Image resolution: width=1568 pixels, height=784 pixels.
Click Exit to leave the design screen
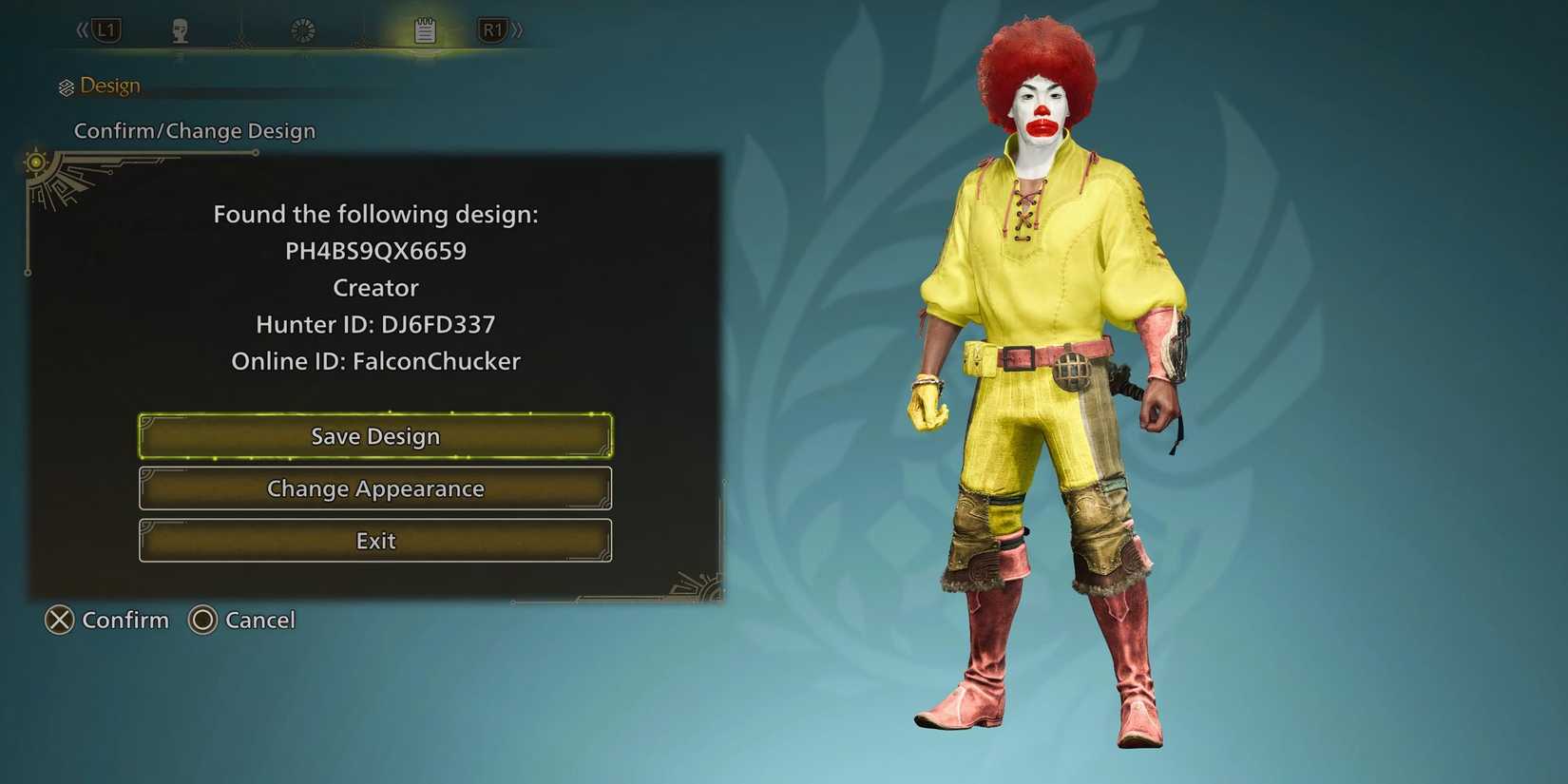[x=374, y=540]
